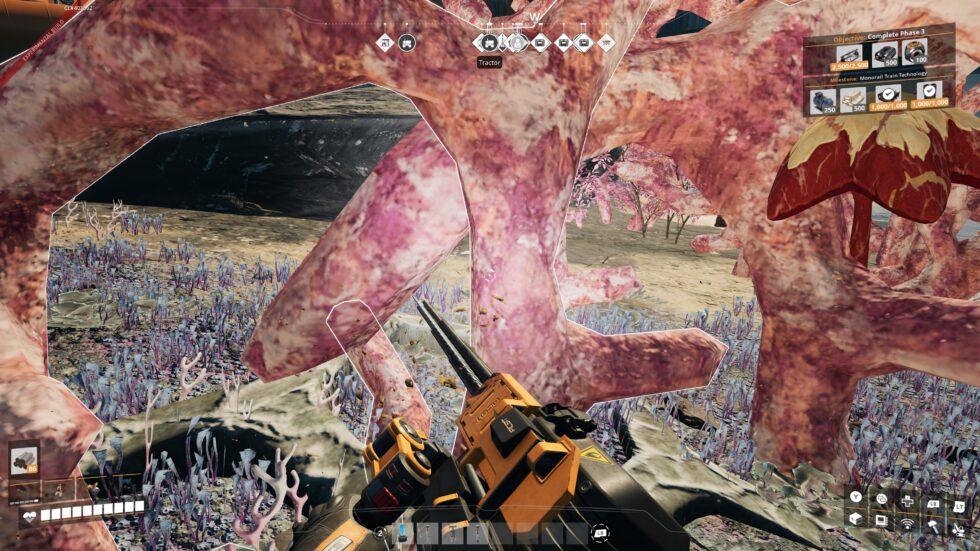Click the player marker on the compass

click(x=517, y=43)
